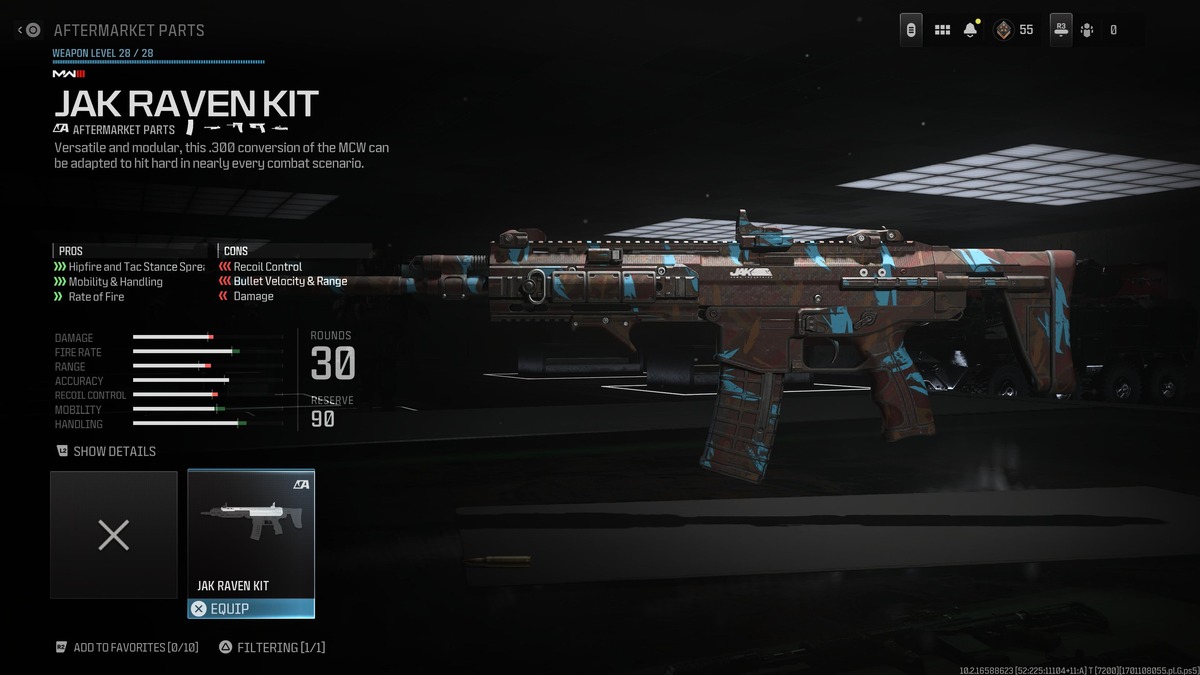View the player rank 55 emblem
The width and height of the screenshot is (1200, 675).
point(1003,30)
